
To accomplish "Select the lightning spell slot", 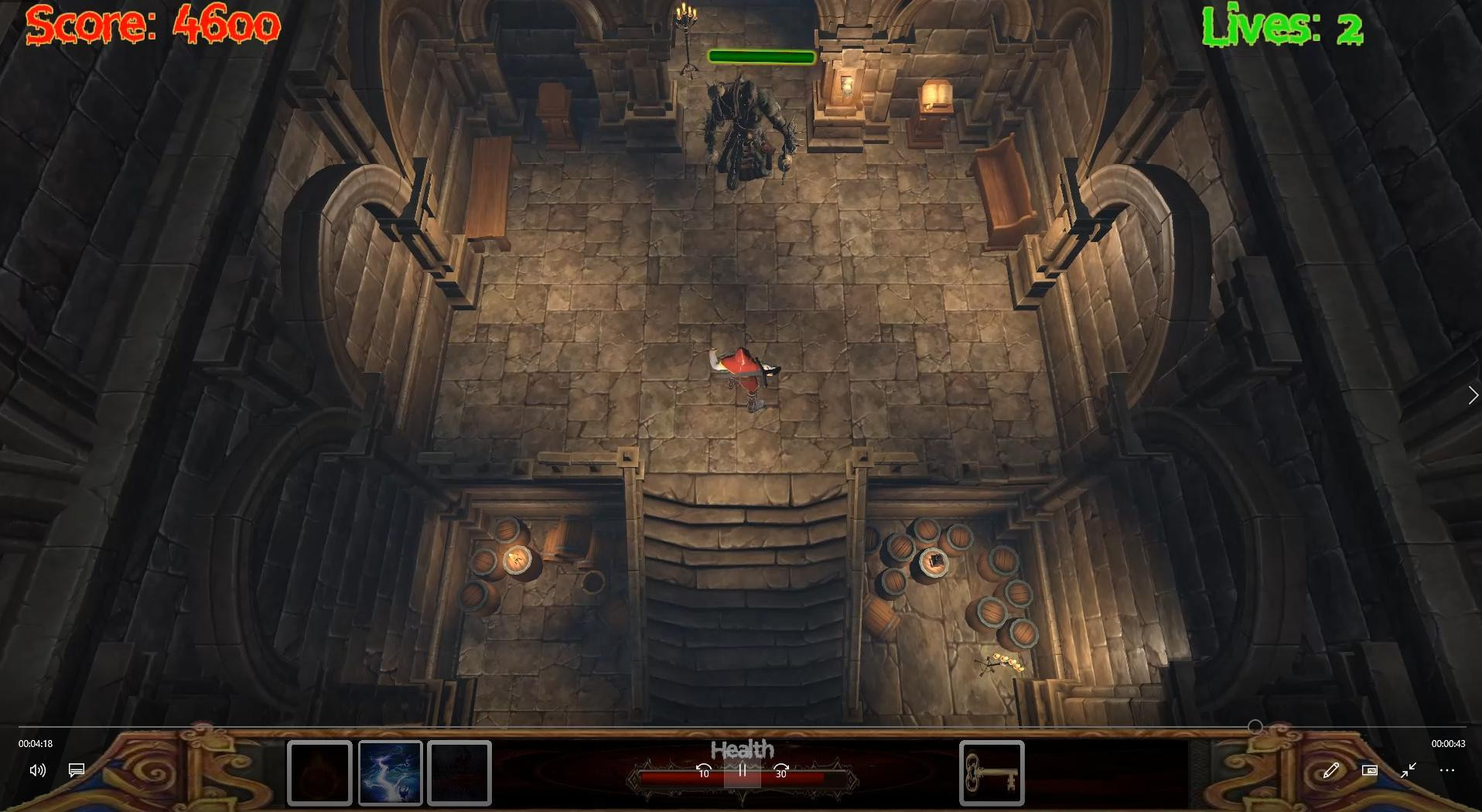I will (x=391, y=773).
